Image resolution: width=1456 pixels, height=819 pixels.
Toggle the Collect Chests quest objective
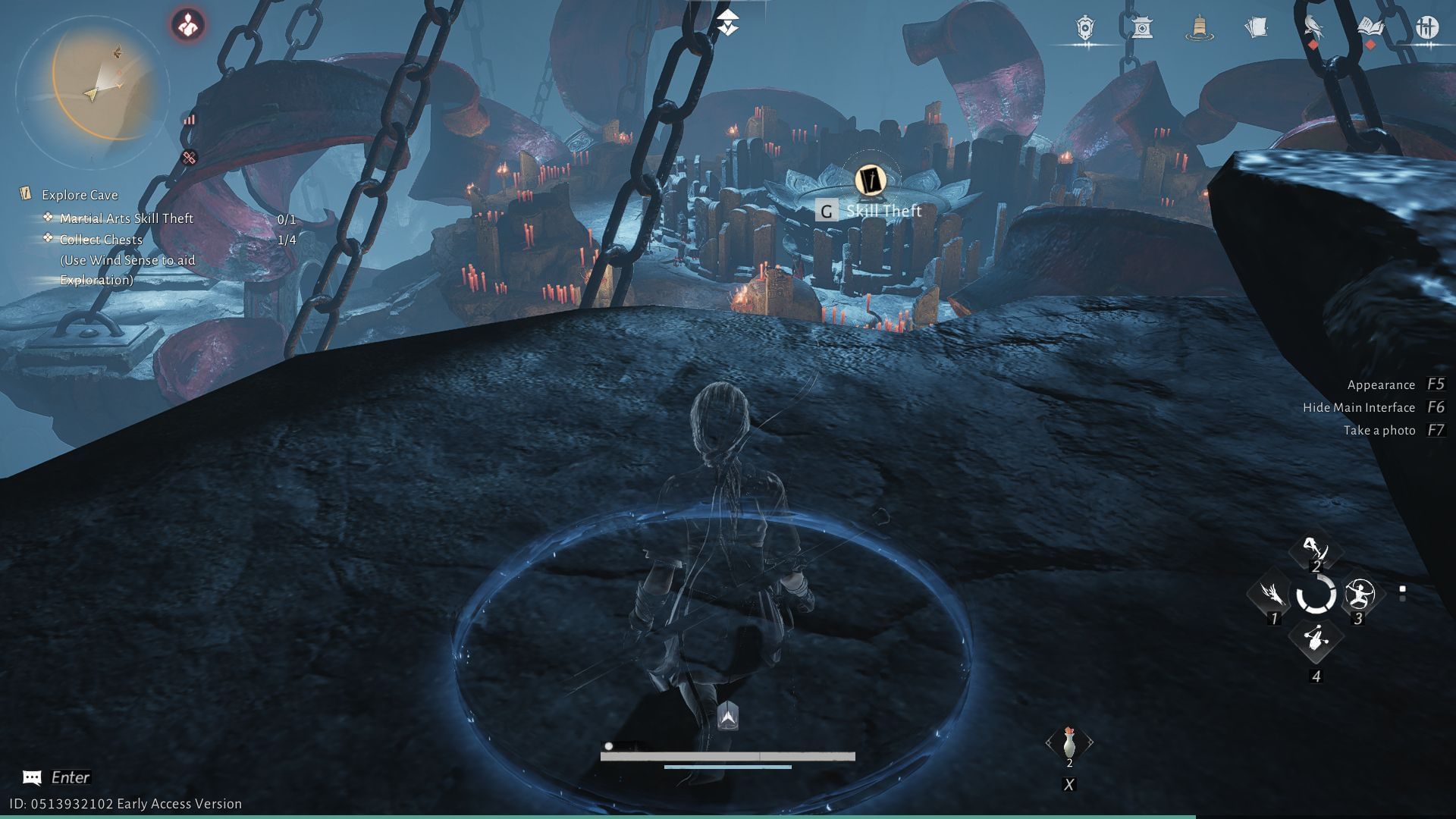102,240
